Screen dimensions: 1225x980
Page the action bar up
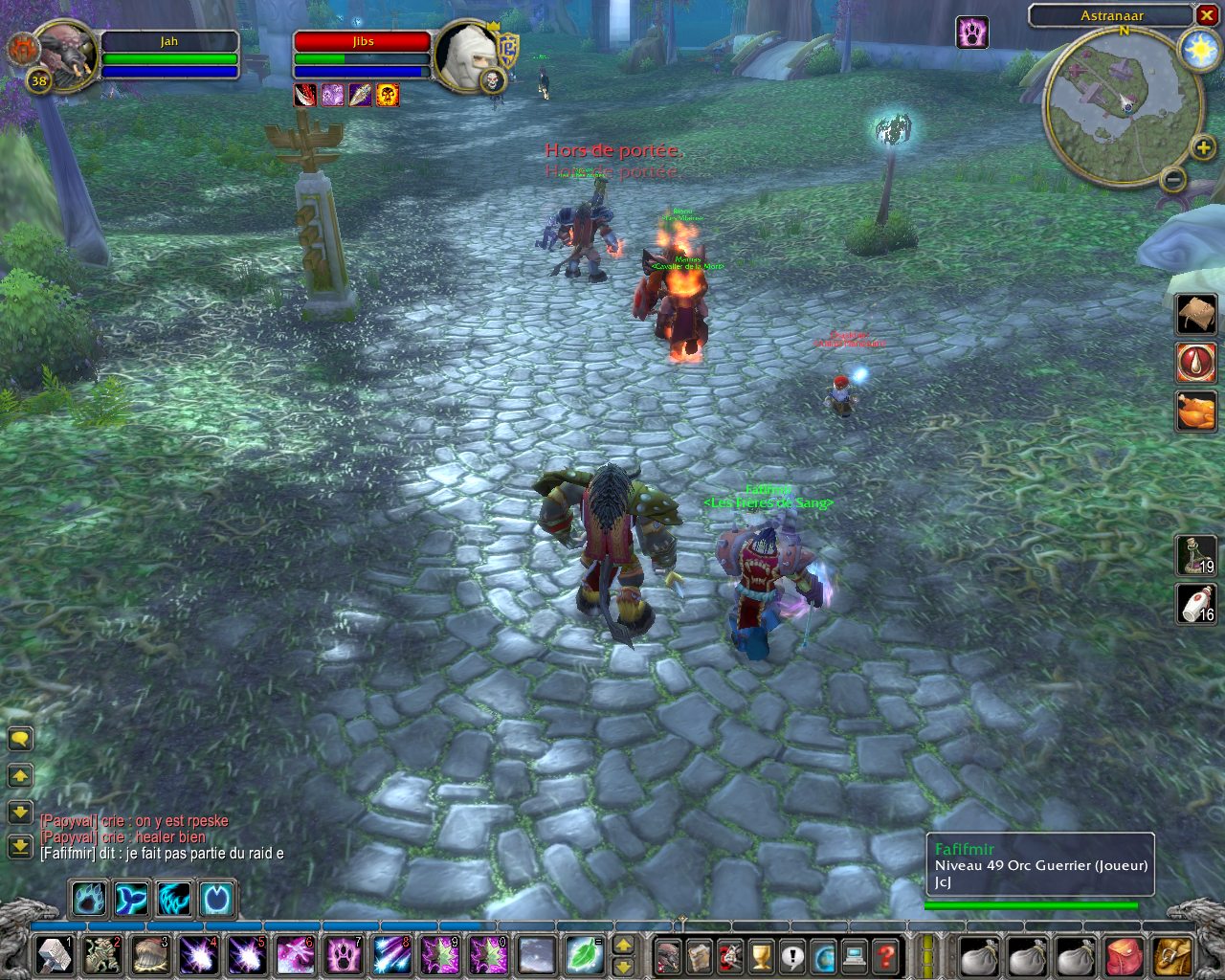coord(623,946)
